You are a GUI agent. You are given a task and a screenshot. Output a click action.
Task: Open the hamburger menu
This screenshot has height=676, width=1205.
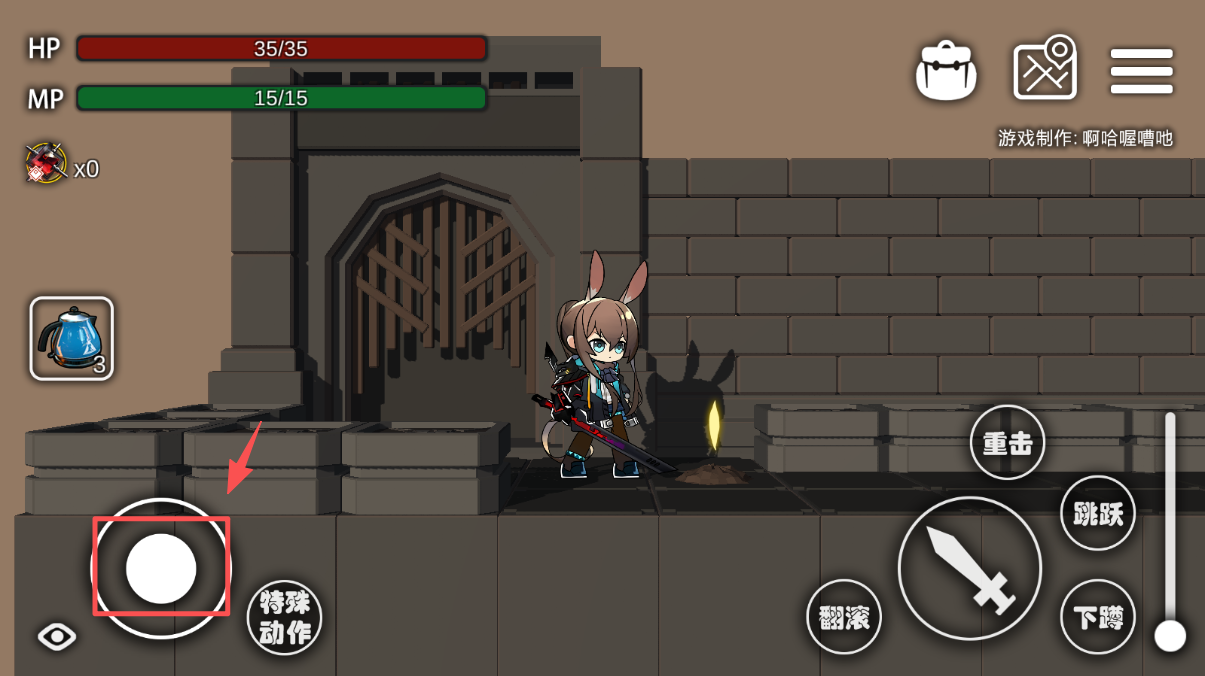point(1141,71)
